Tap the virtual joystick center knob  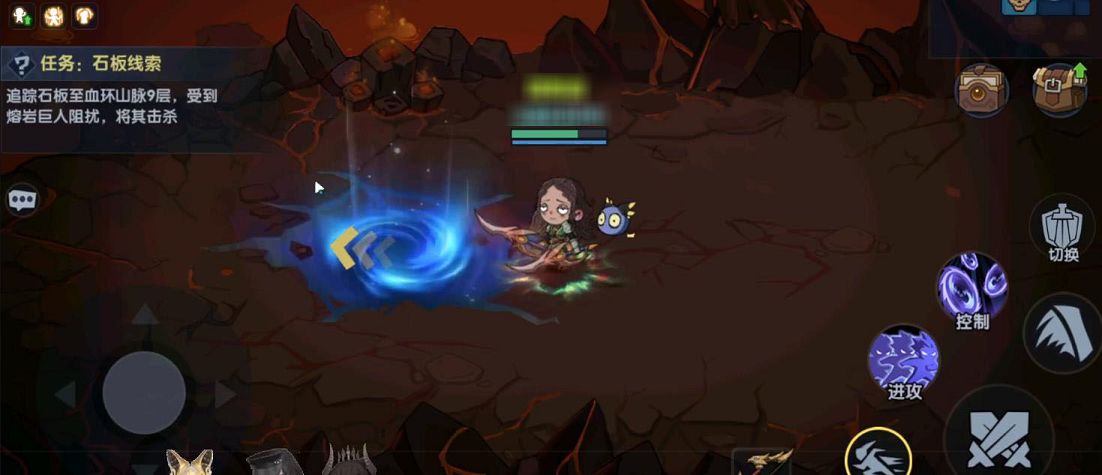[144, 392]
